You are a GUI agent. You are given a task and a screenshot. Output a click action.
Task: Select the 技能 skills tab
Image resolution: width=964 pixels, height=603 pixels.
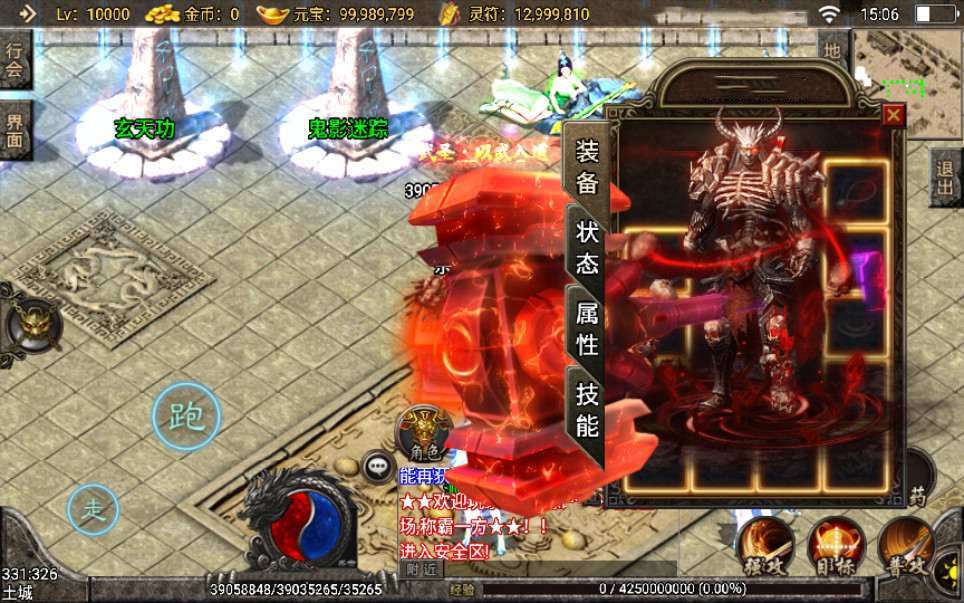pos(587,411)
